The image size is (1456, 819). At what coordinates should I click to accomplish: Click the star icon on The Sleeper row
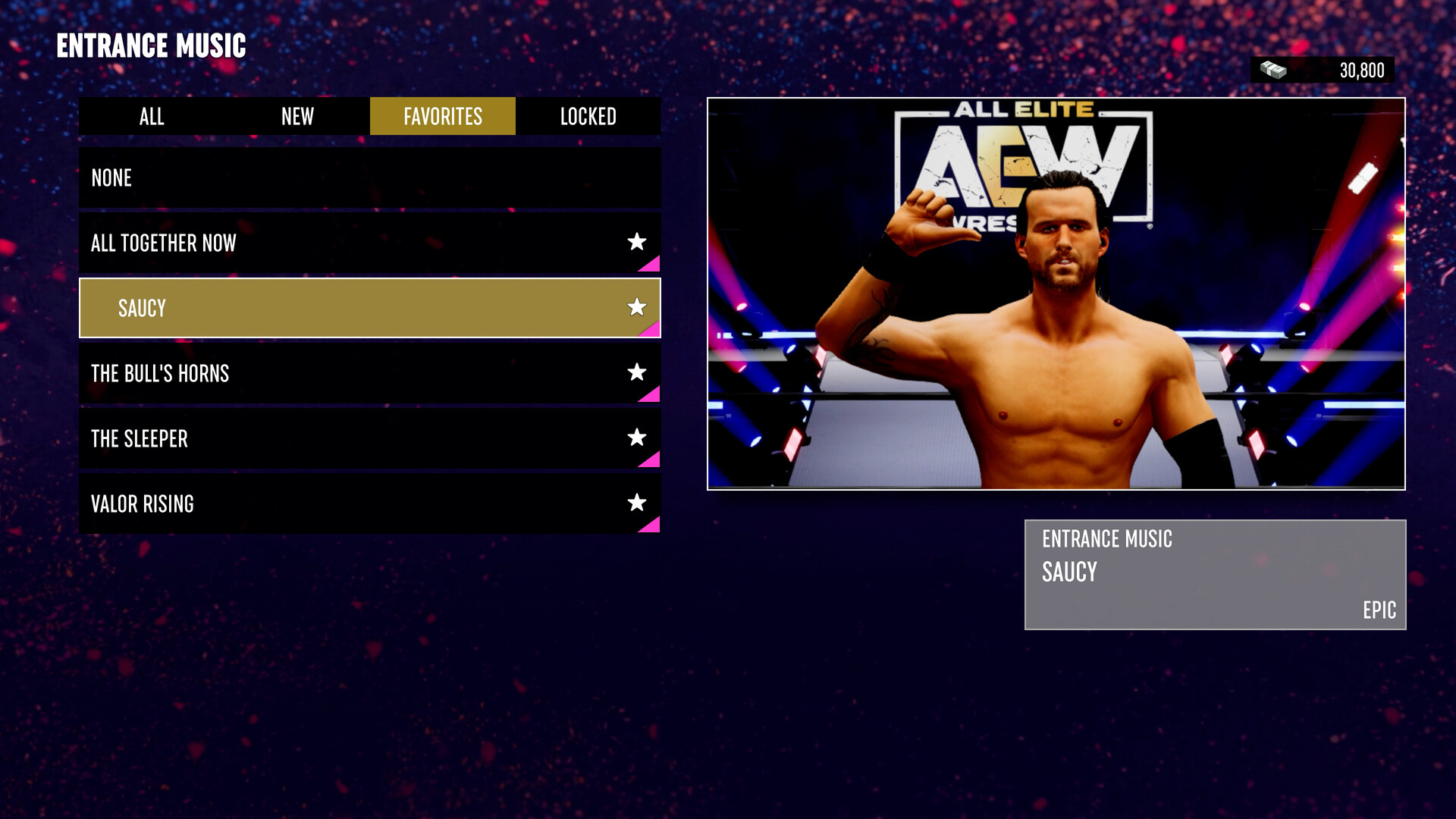click(638, 437)
